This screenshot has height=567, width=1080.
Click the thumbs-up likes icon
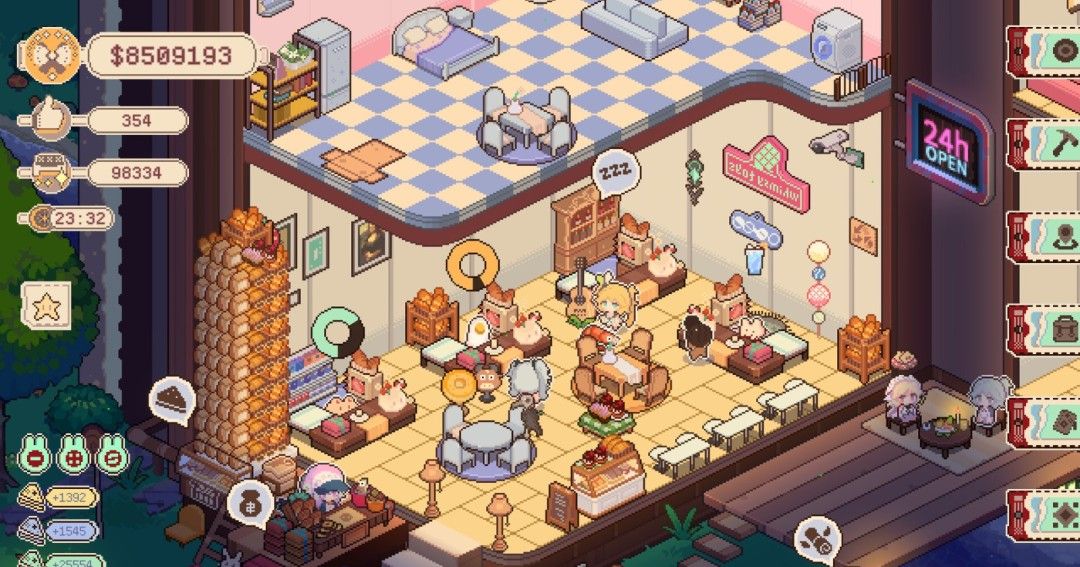click(44, 121)
